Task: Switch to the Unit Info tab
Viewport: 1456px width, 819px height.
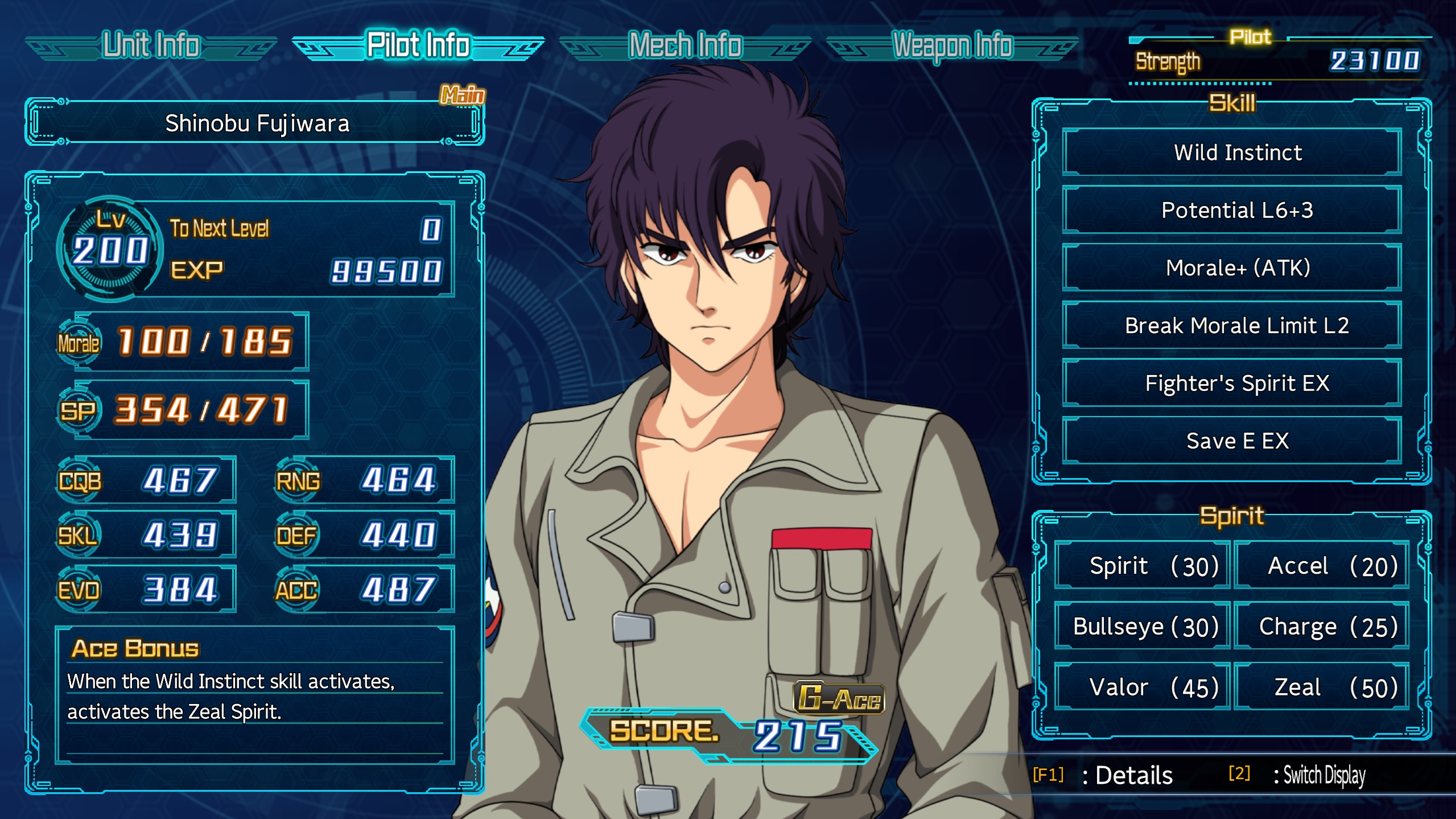Action: [x=151, y=46]
